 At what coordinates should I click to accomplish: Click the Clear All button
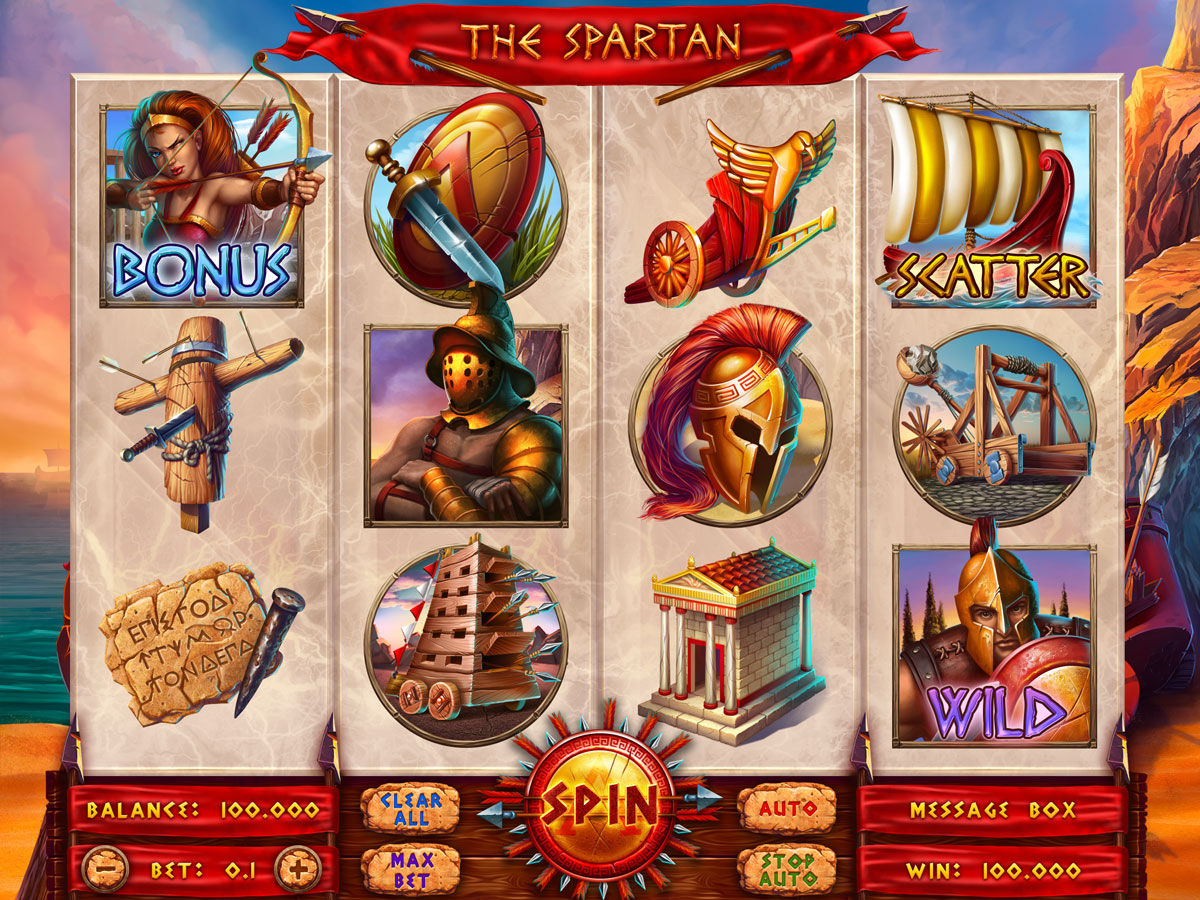click(x=410, y=808)
